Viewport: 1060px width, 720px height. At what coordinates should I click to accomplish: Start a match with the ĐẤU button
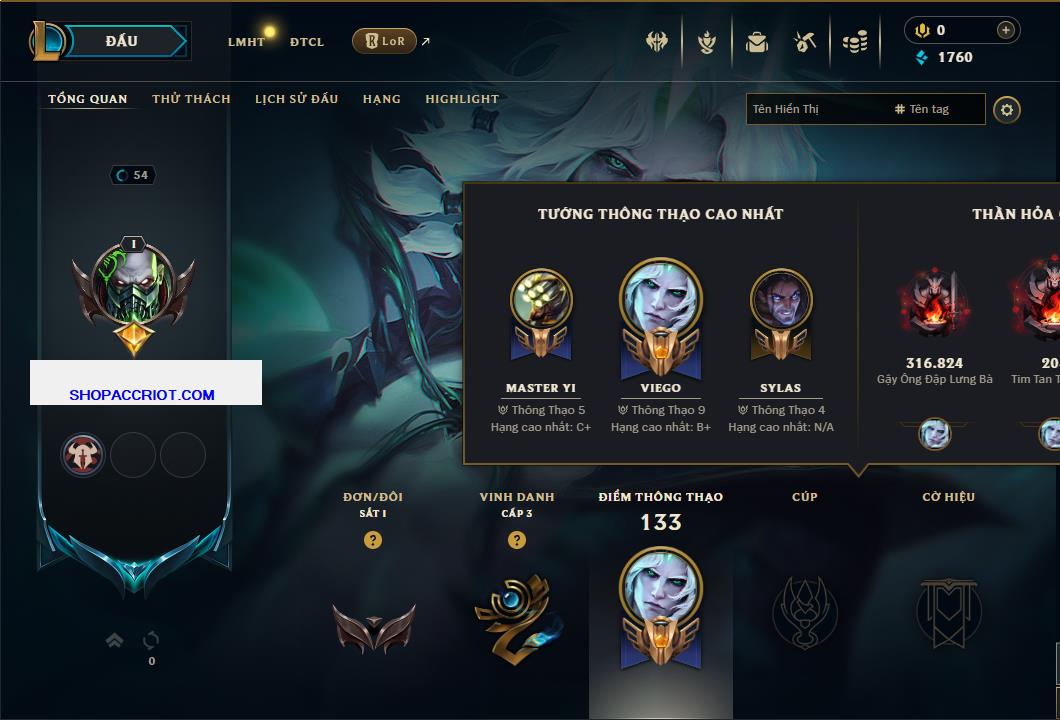(x=122, y=41)
